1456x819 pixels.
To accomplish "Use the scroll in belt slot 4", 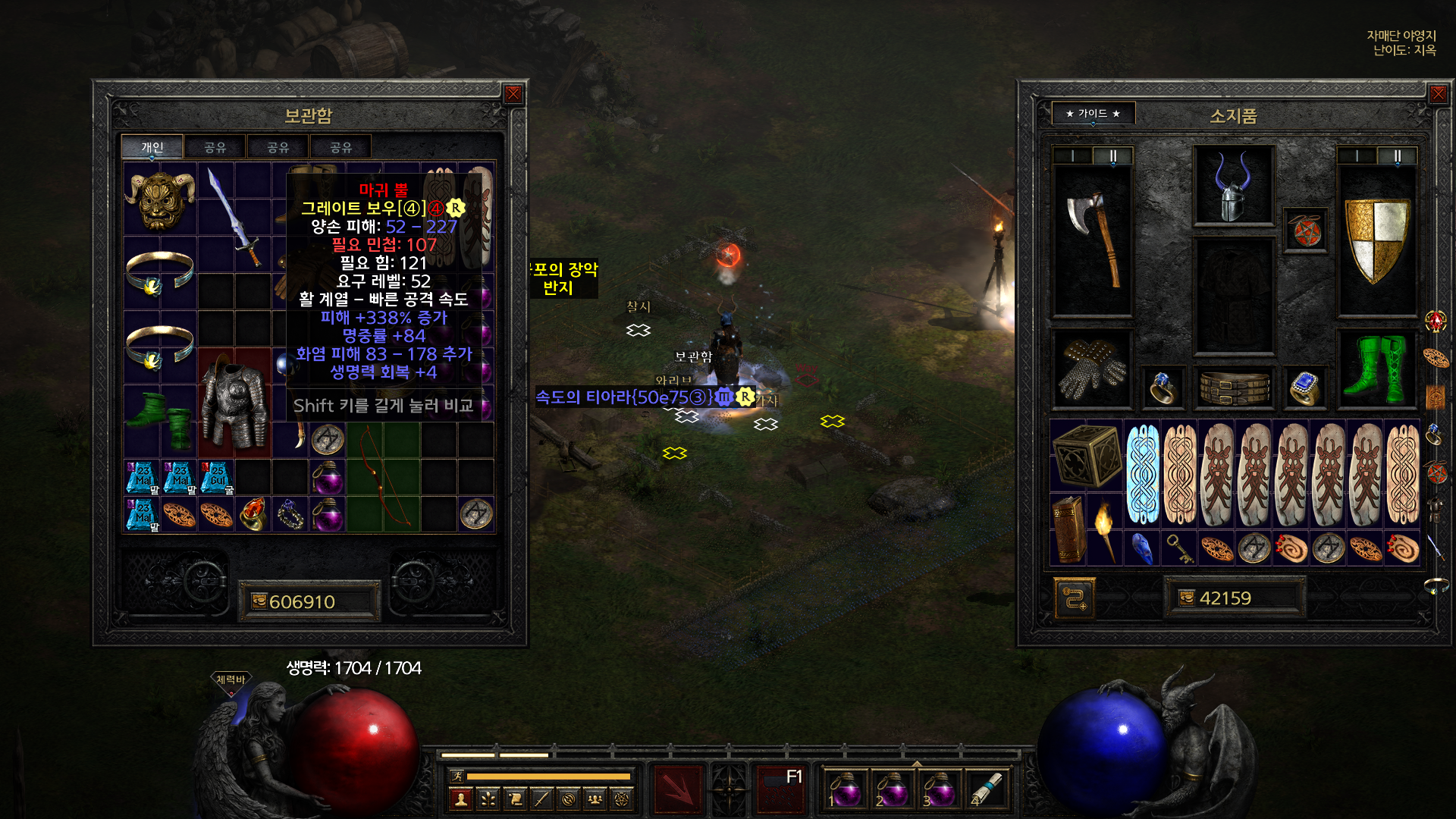I will coord(985,789).
